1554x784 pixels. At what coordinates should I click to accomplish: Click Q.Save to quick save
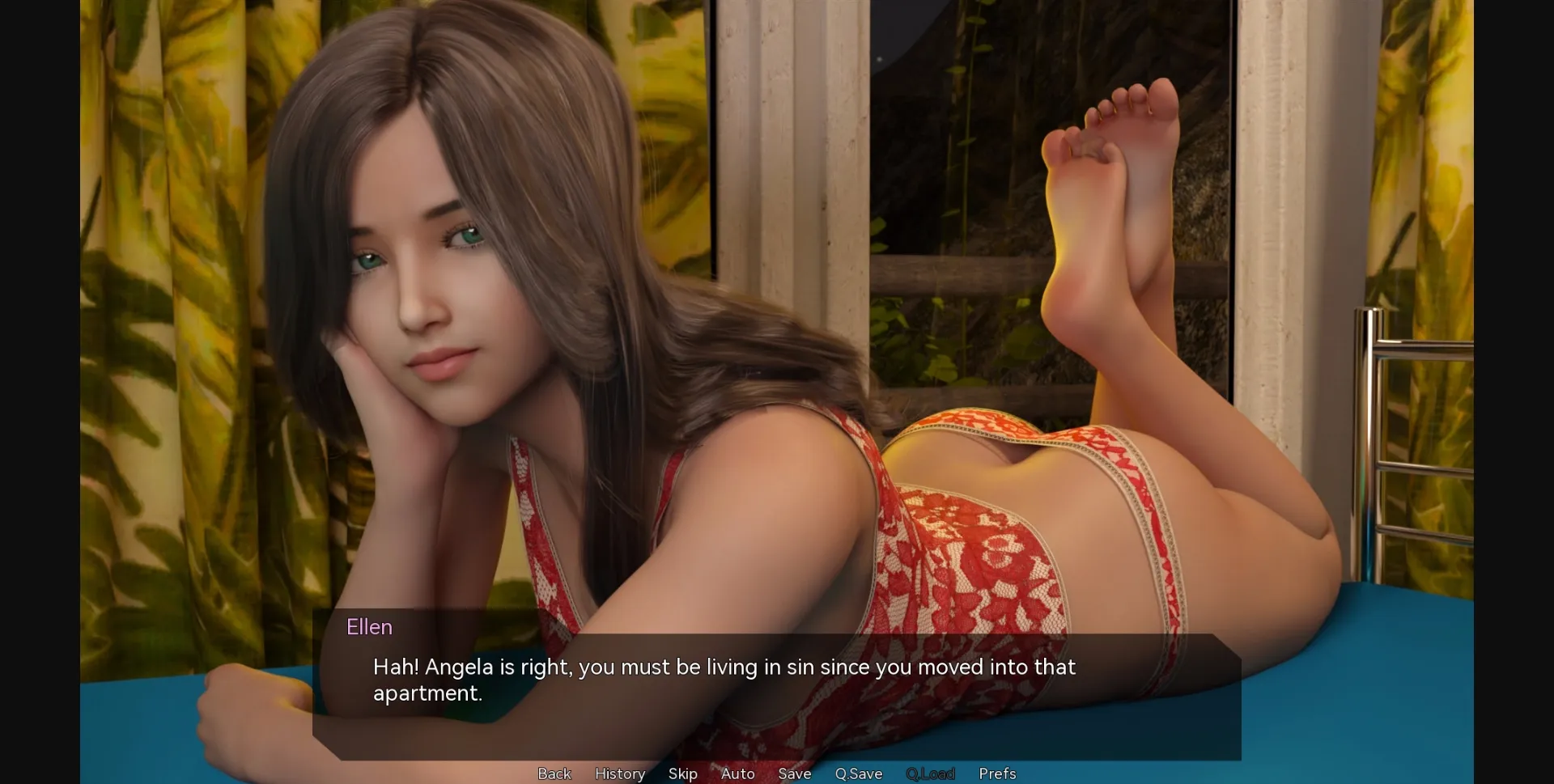[859, 773]
